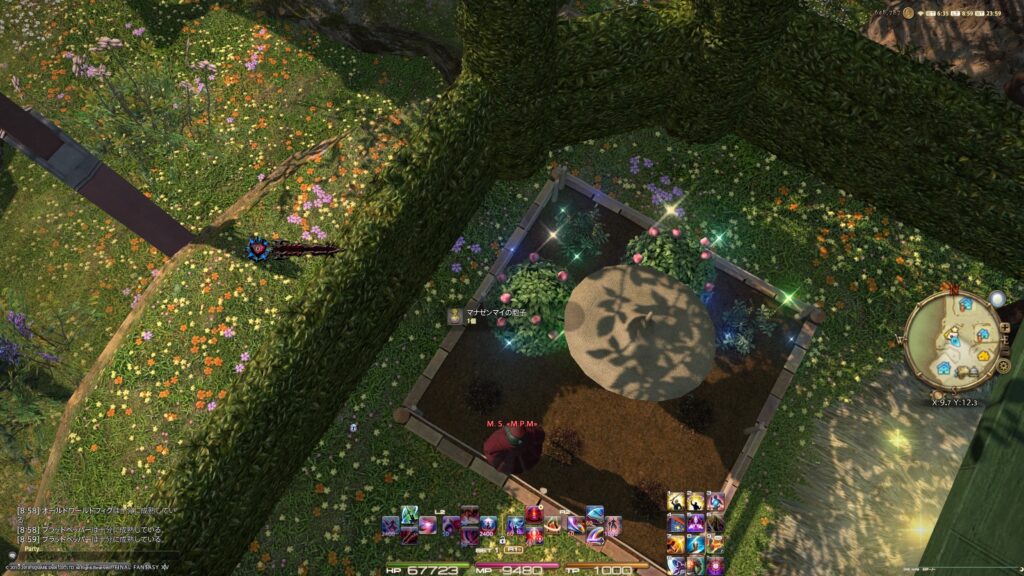Activate the pink and blue figure skill in slot 3
The width and height of the screenshot is (1024, 576).
click(x=715, y=501)
